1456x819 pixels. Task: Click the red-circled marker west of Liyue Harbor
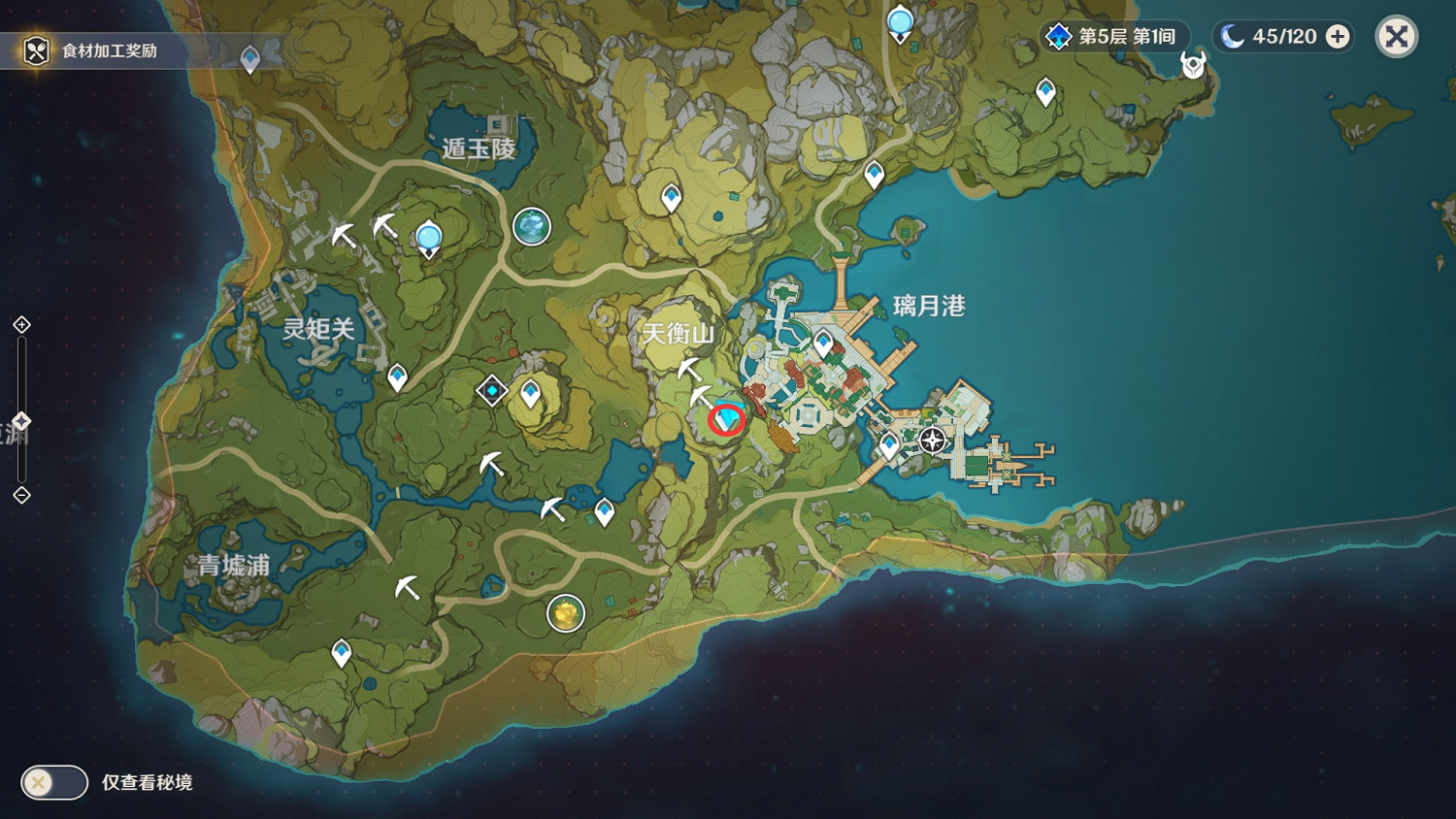pos(726,421)
